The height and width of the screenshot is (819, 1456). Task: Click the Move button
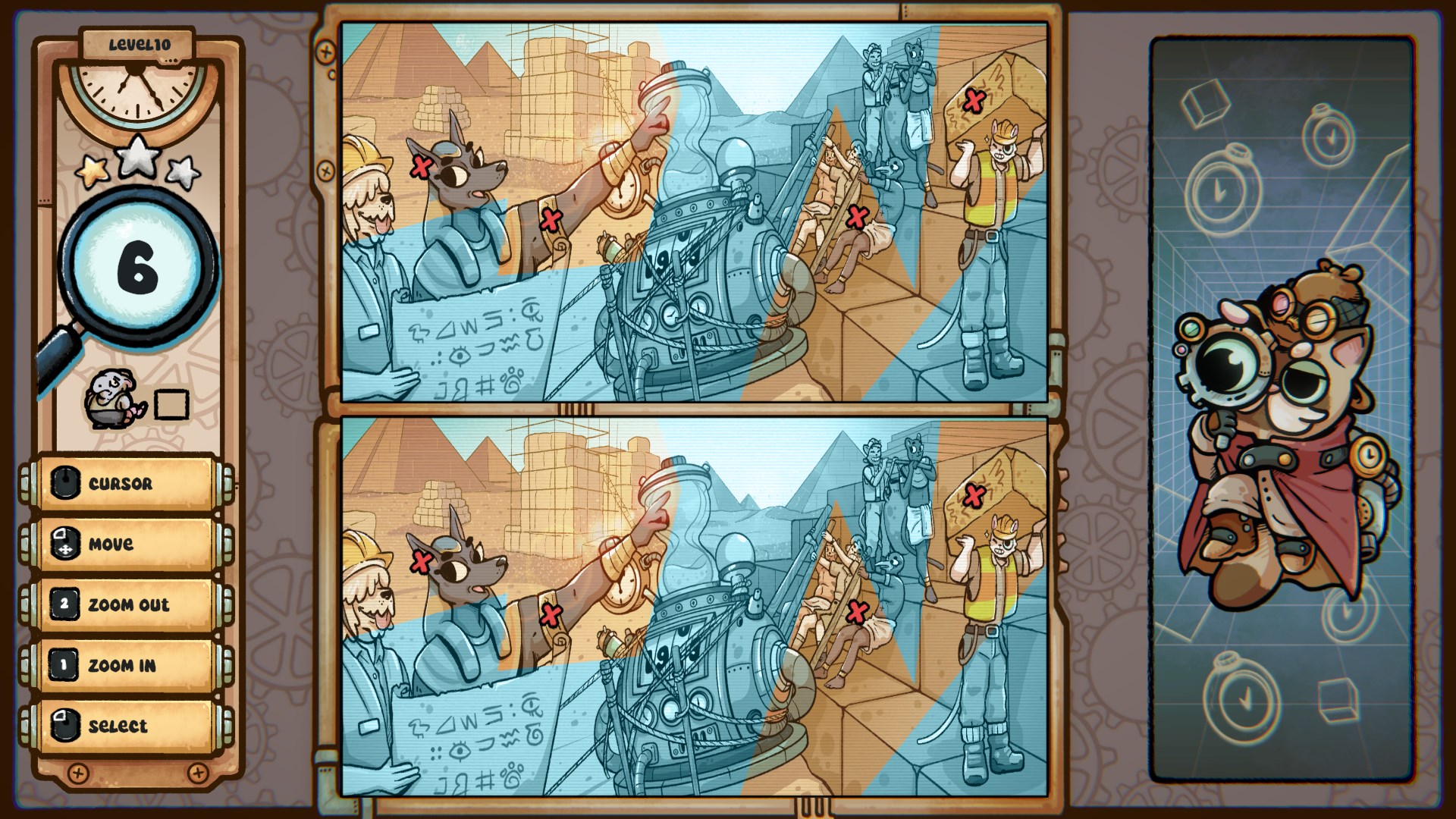click(125, 544)
